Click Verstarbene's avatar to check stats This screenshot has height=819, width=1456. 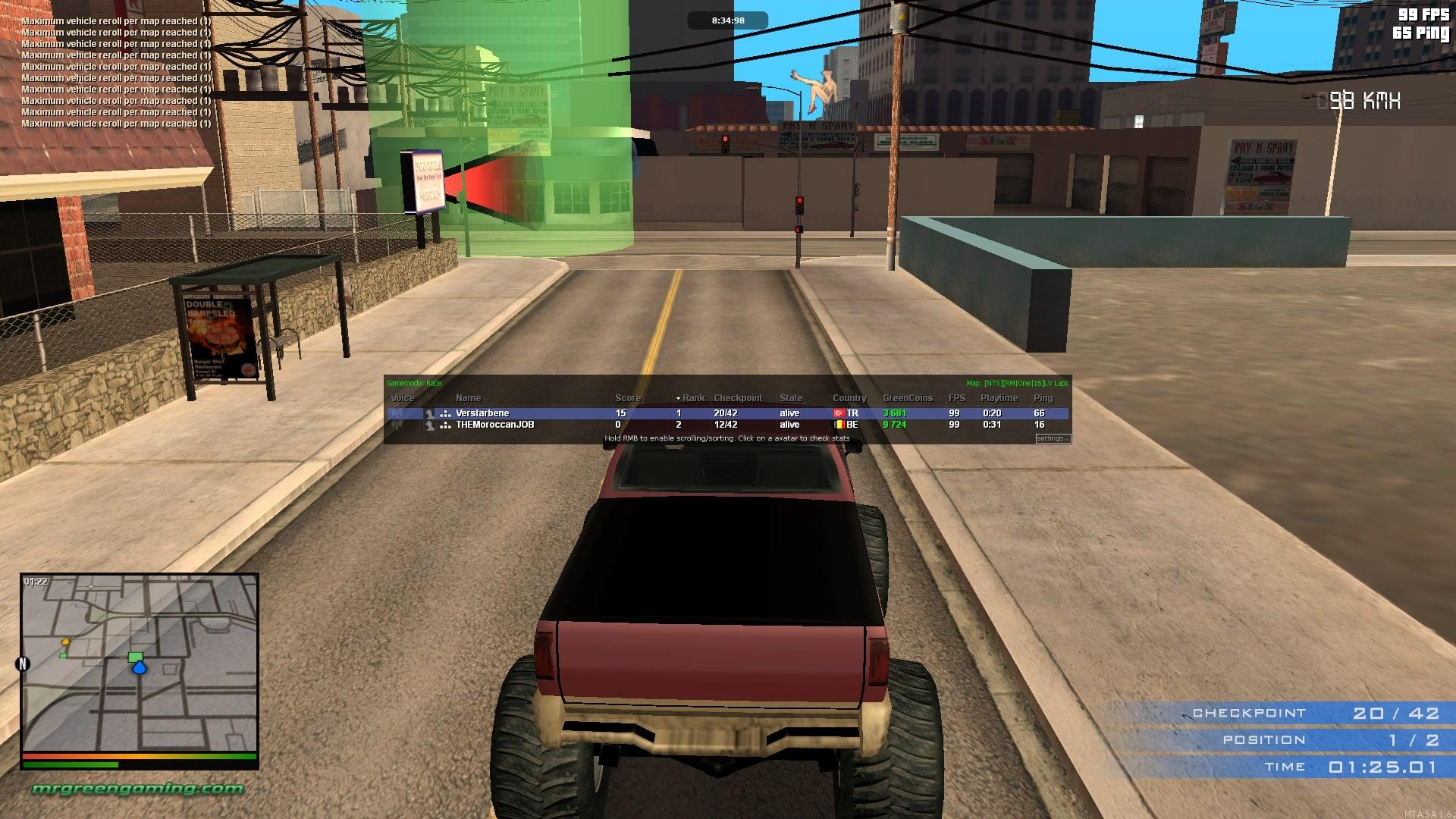[x=430, y=413]
